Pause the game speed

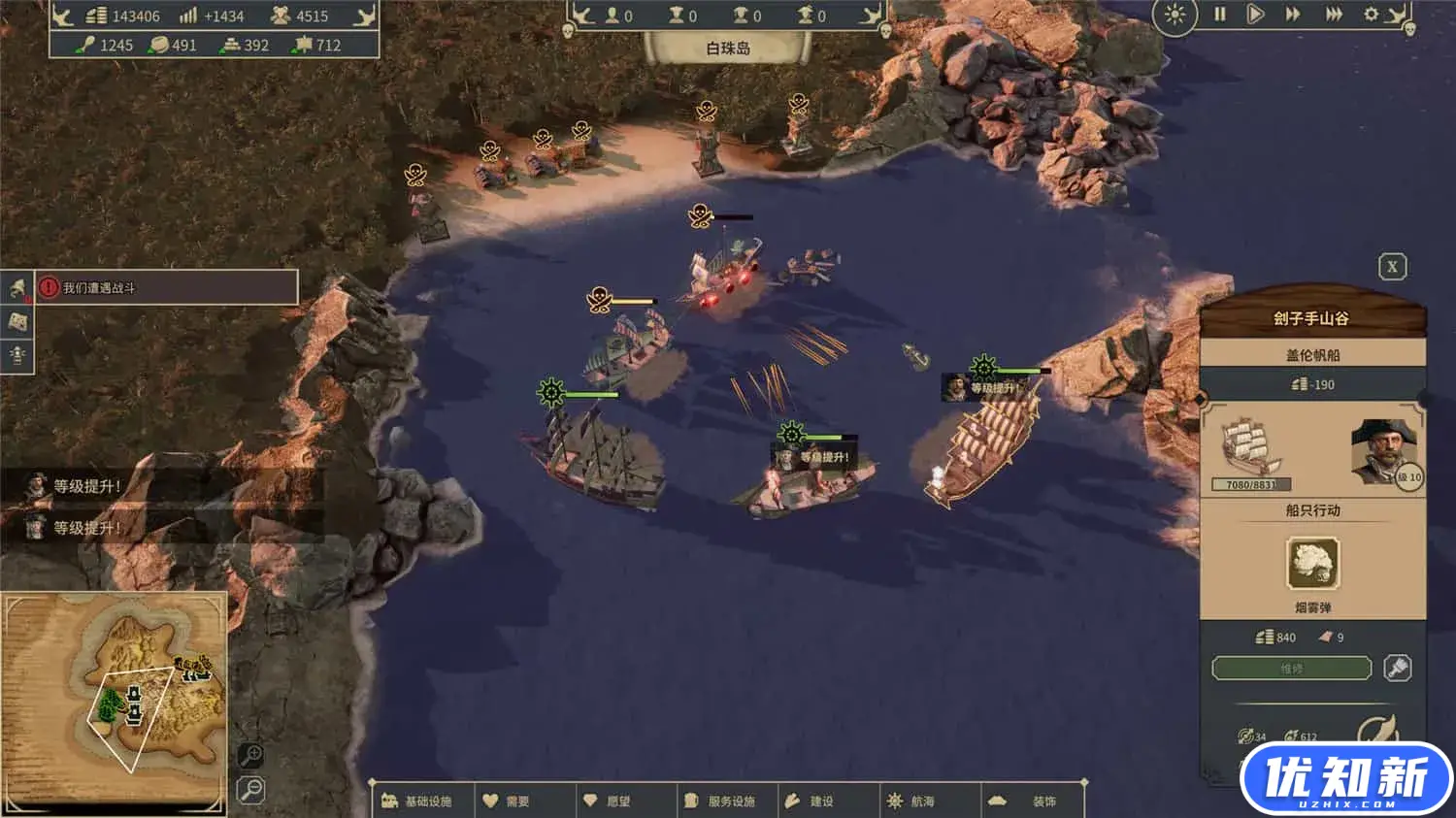coord(1220,15)
